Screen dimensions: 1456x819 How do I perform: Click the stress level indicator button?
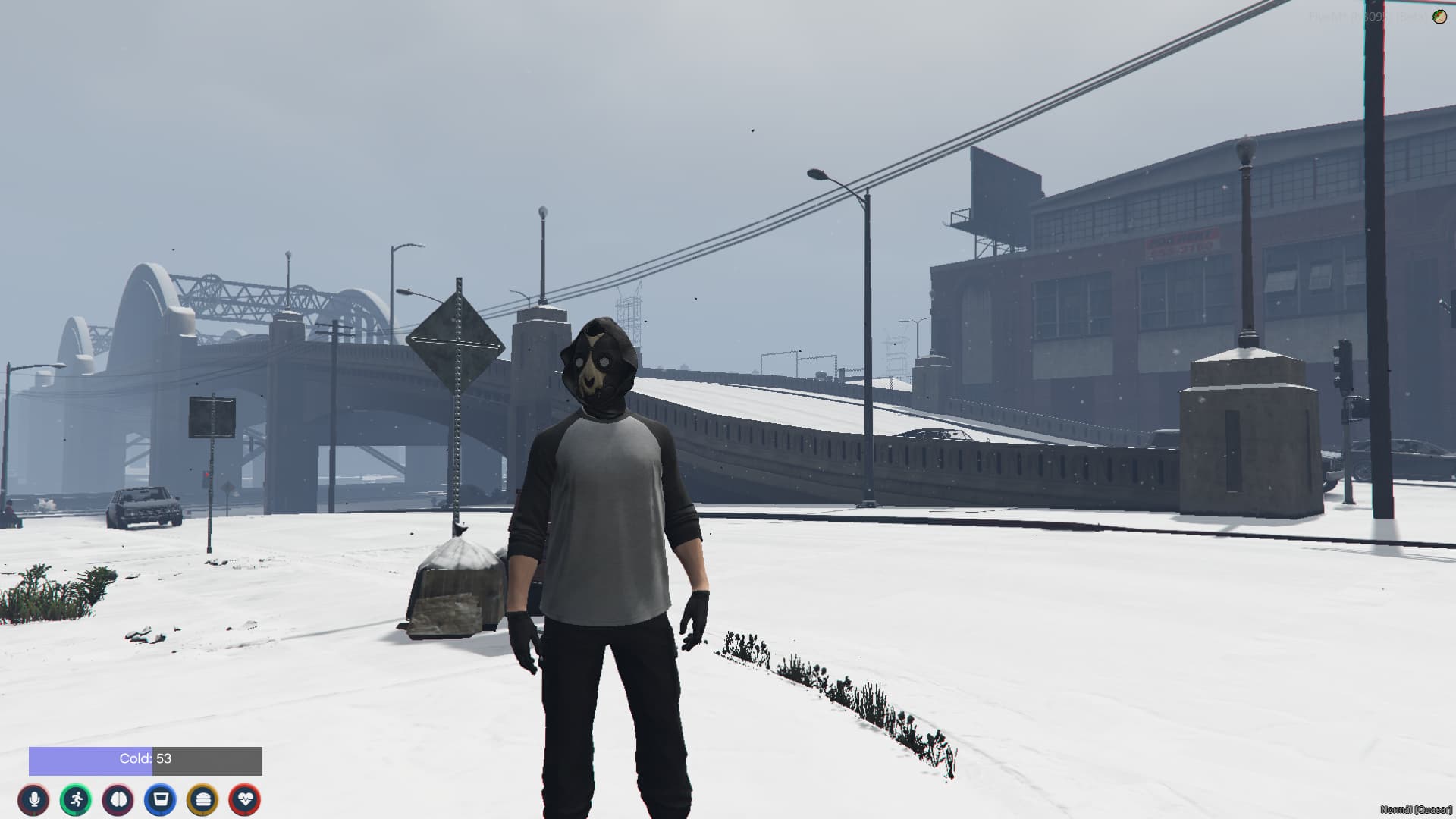(x=119, y=800)
